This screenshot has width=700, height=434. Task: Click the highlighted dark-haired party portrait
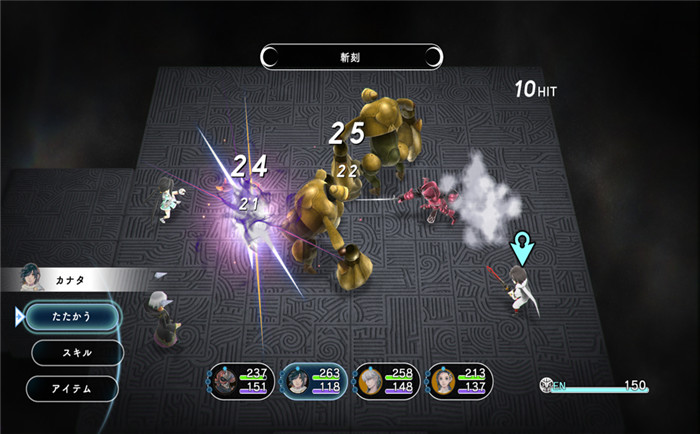pyautogui.click(x=300, y=382)
